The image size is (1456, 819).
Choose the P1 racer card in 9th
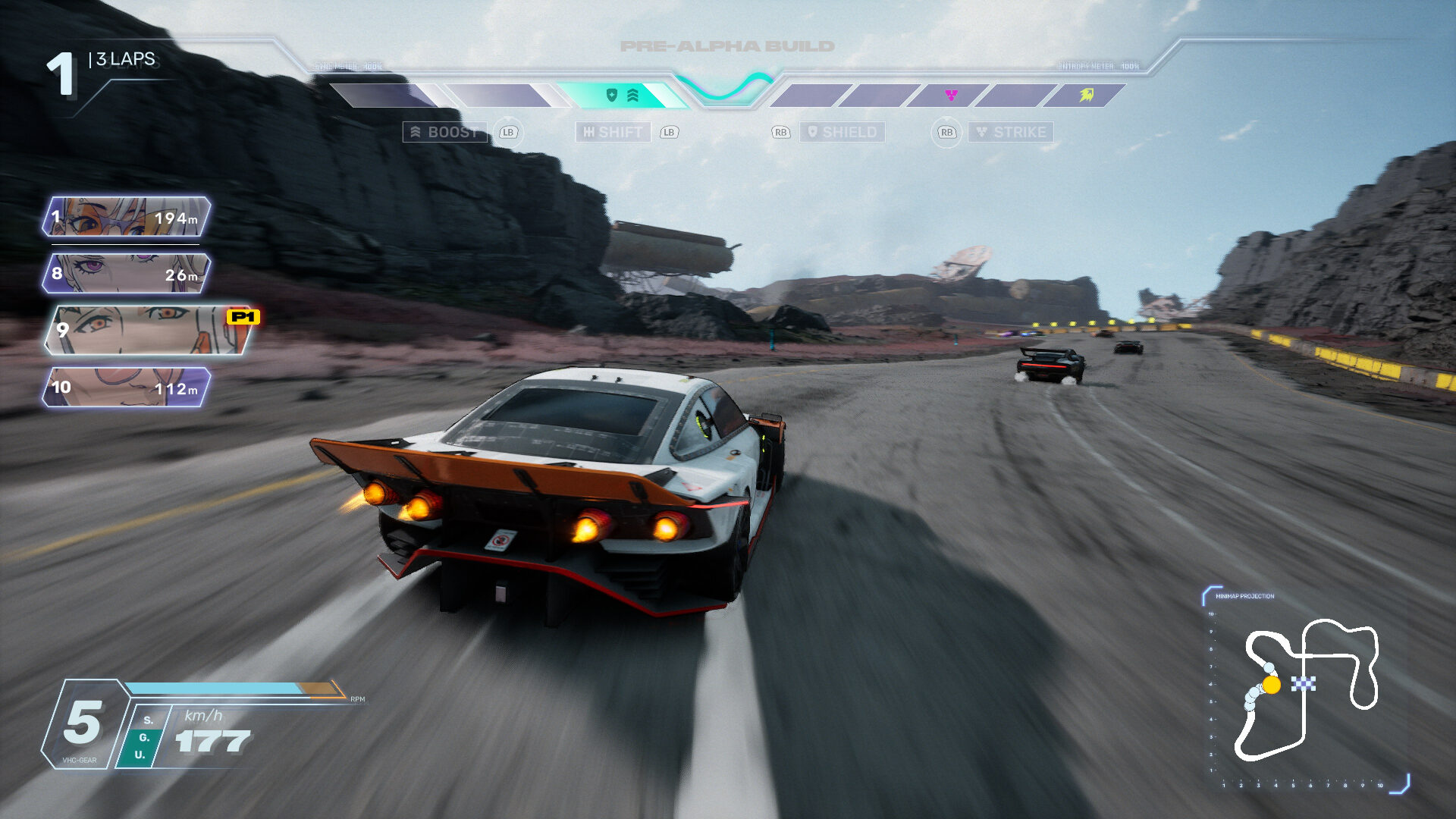(x=149, y=330)
